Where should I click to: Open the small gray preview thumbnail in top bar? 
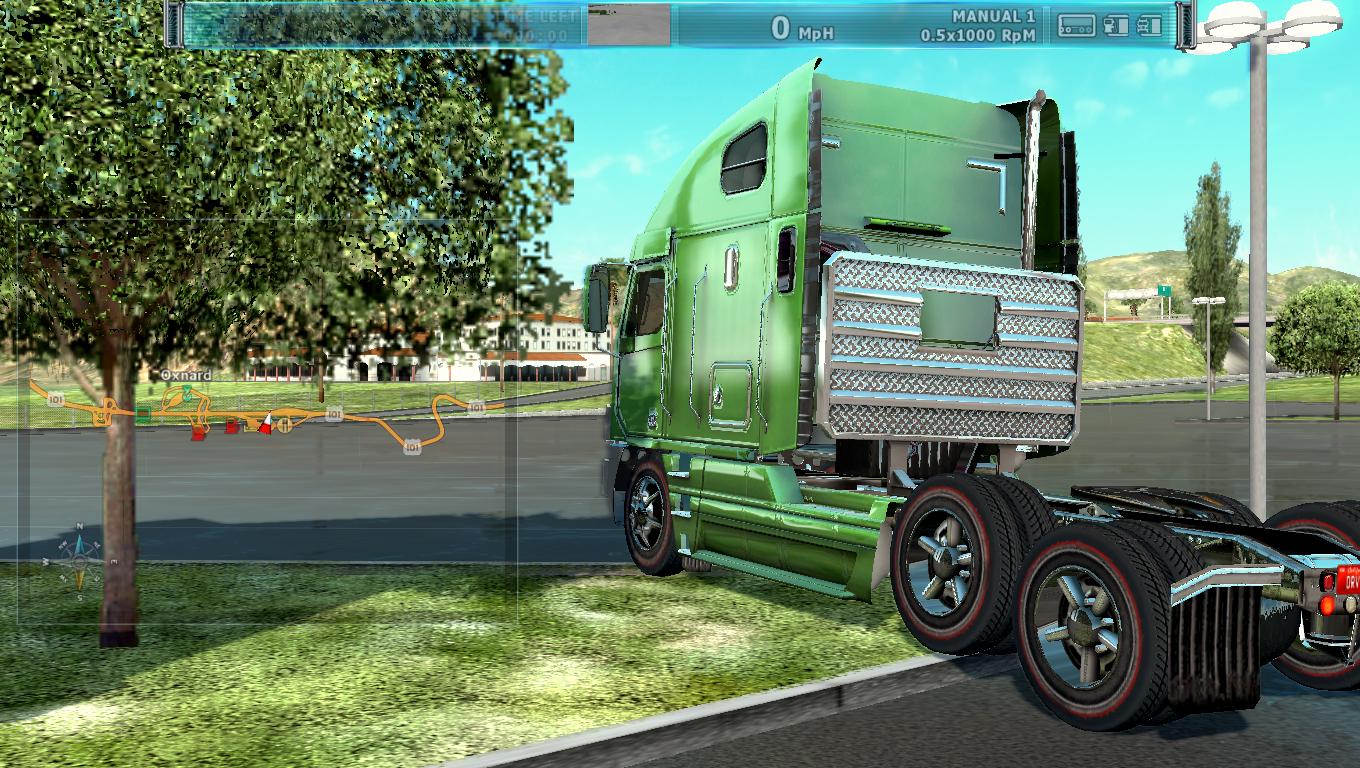[628, 25]
